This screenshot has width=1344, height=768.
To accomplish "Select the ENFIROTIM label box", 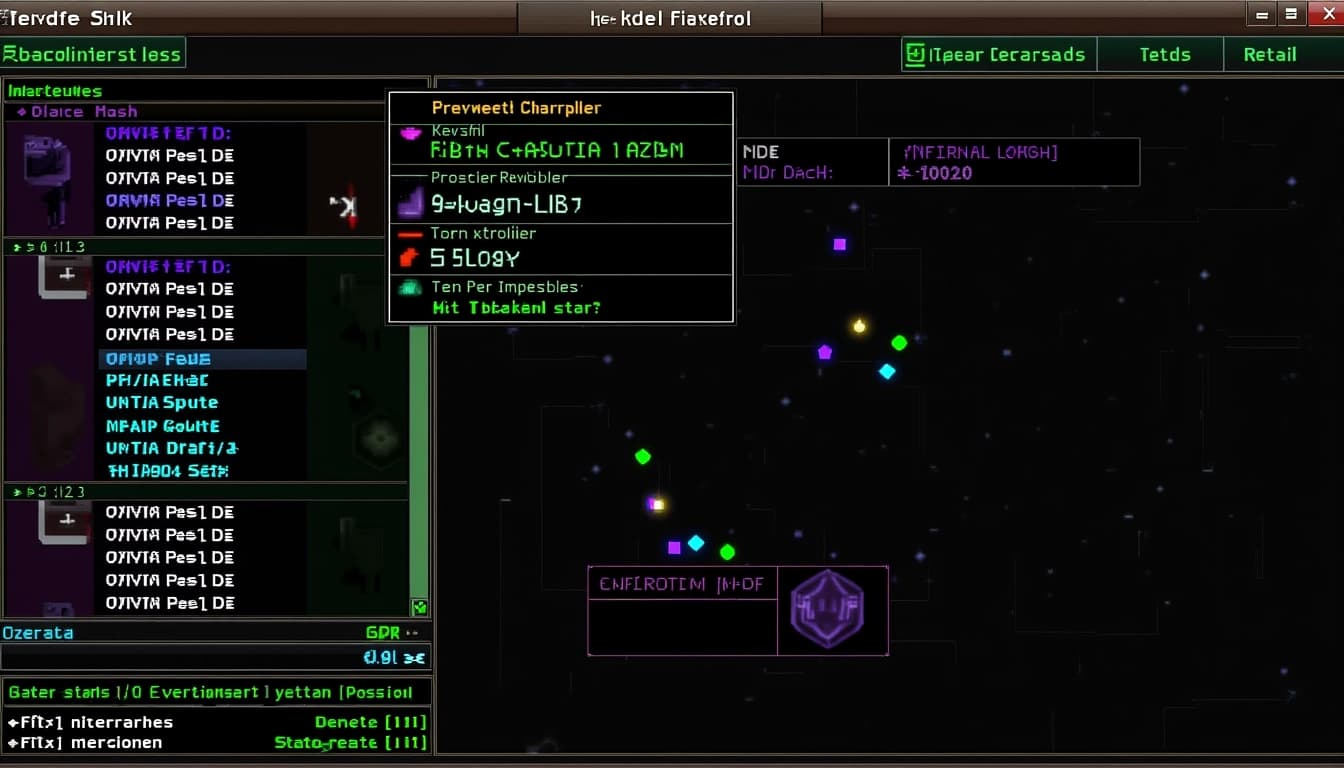I will tap(682, 584).
